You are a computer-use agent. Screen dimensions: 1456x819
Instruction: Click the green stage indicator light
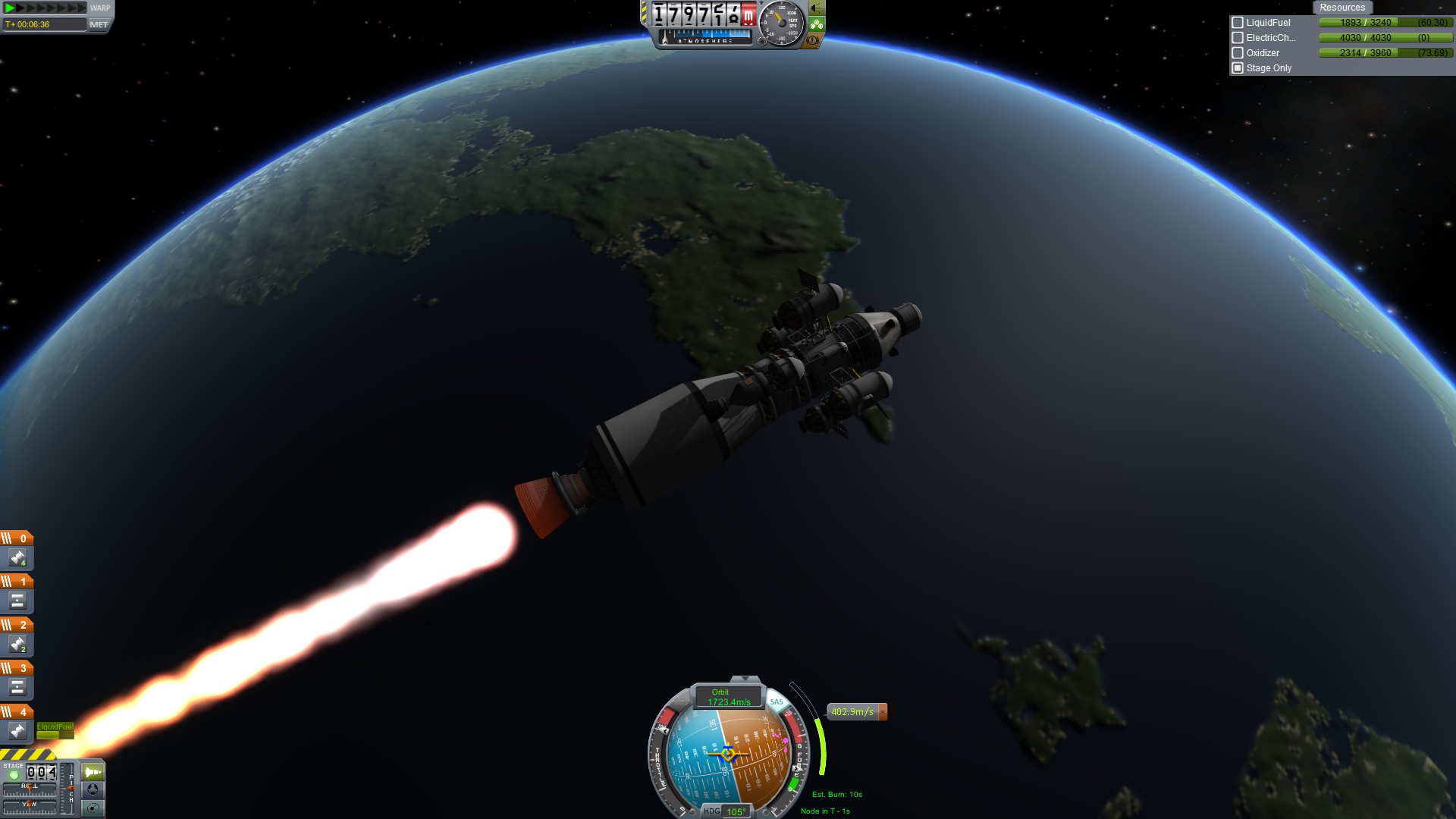pyautogui.click(x=14, y=776)
